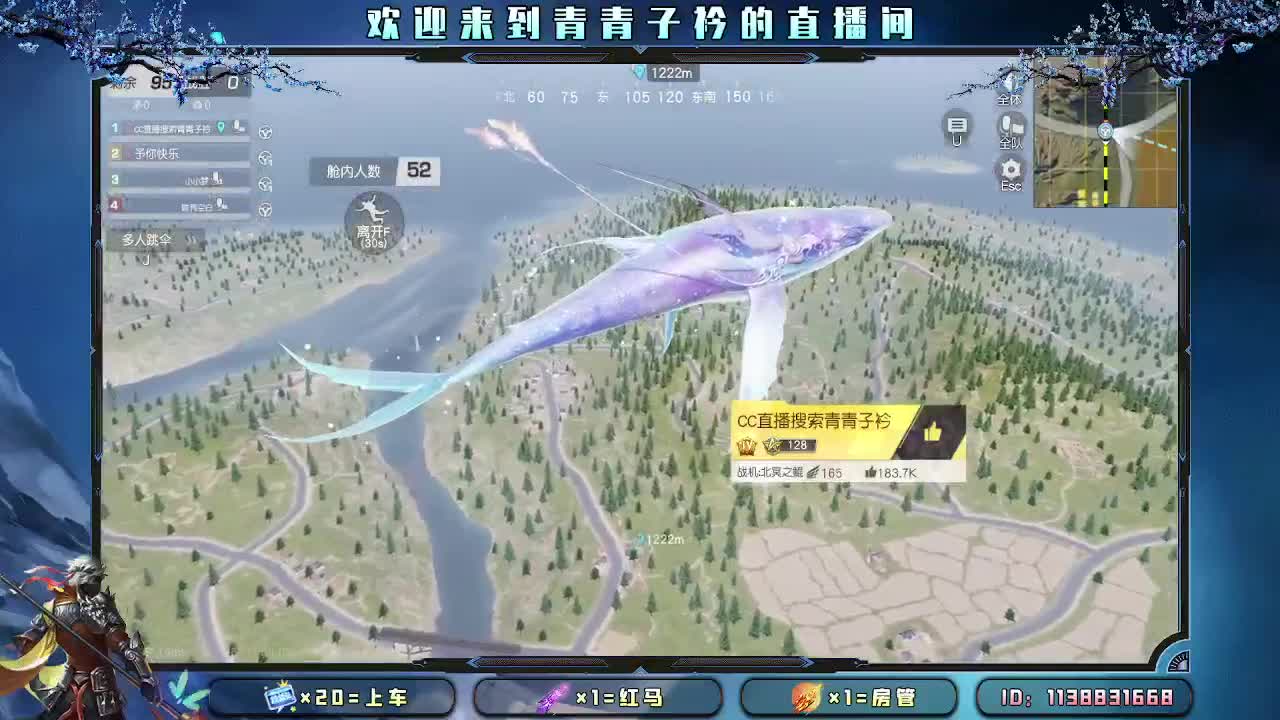Click player 1's steering wheel seat icon
Viewport: 1280px width, 720px height.
pos(265,130)
